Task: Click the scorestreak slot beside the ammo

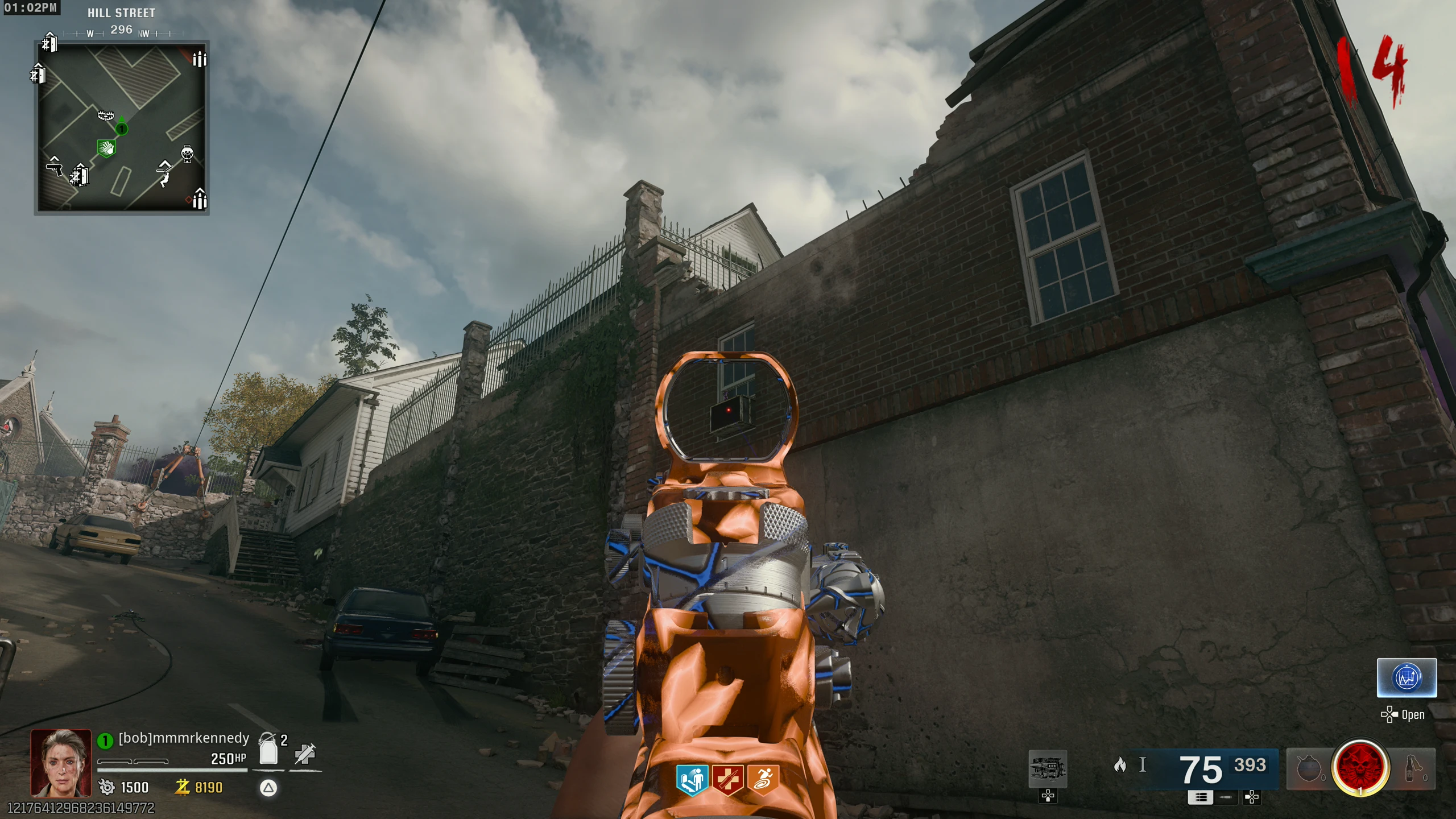Action: [x=1048, y=768]
